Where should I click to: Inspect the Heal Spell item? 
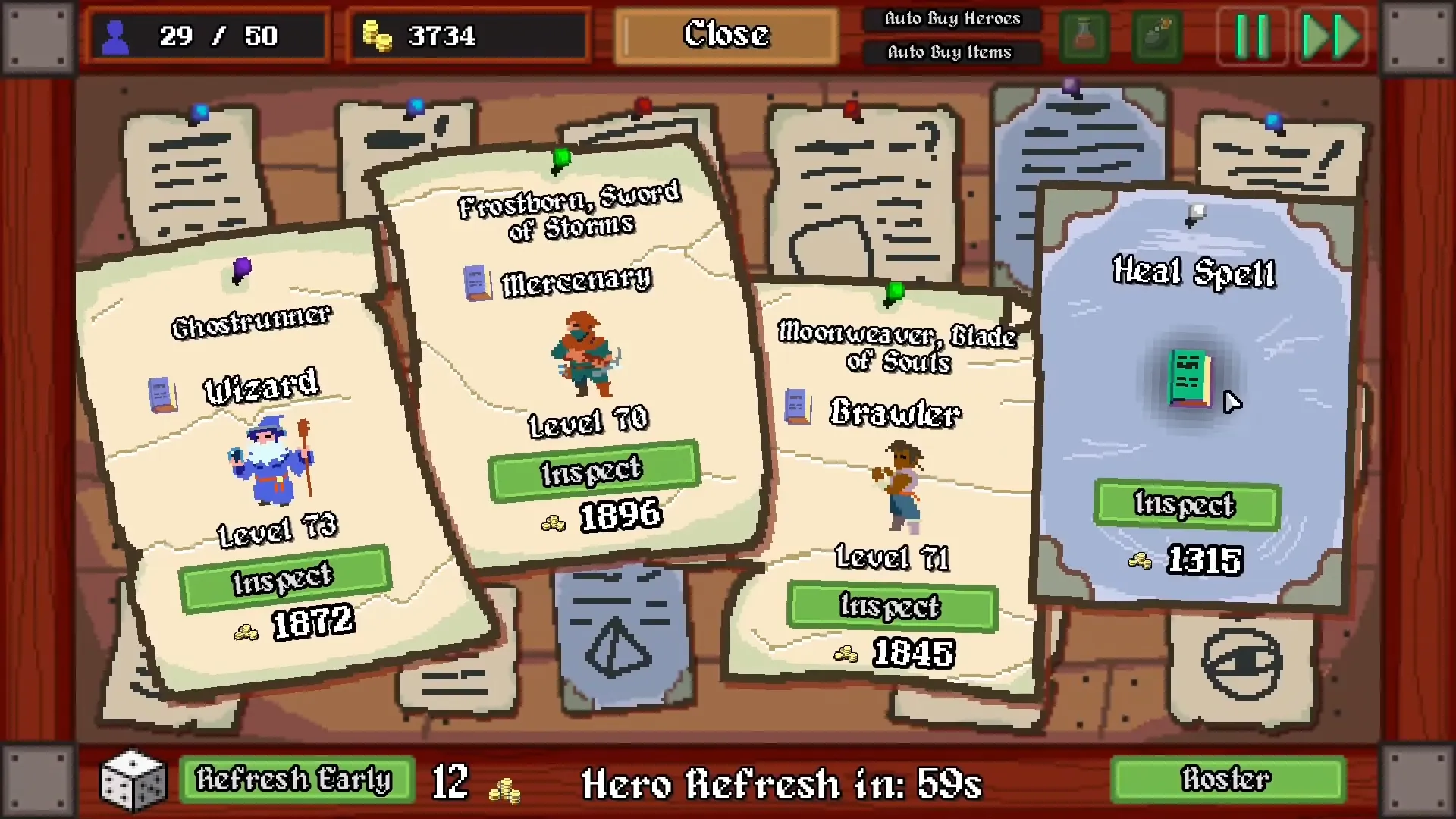point(1186,504)
